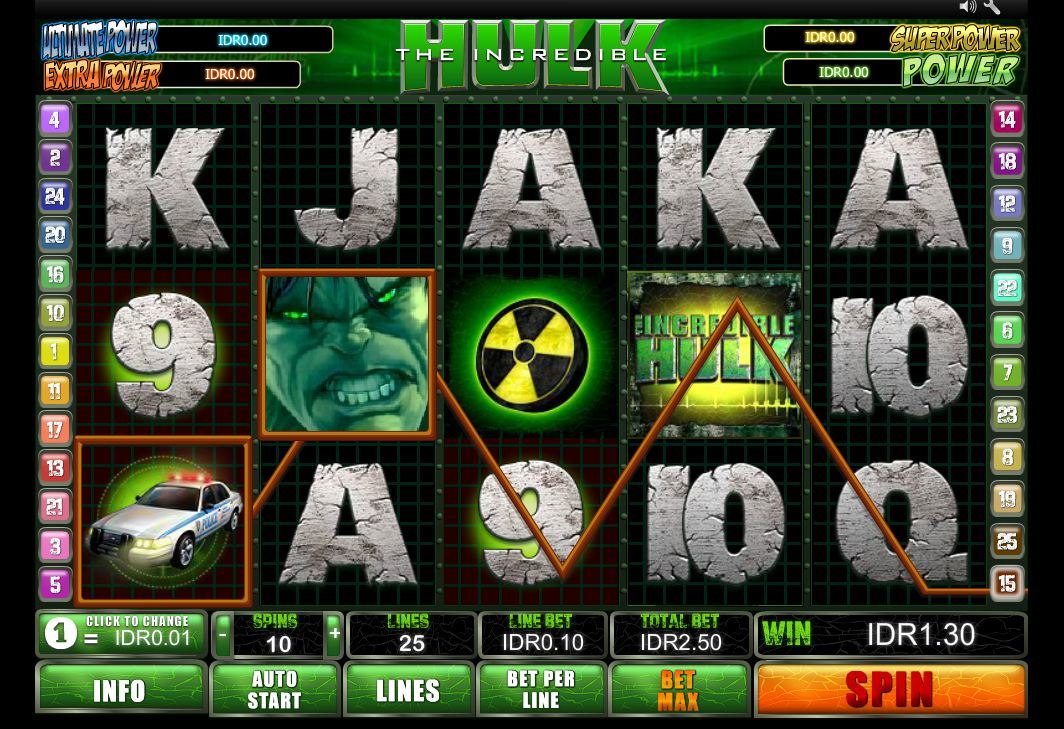Open the INFO paytable
This screenshot has width=1064, height=729.
click(120, 689)
